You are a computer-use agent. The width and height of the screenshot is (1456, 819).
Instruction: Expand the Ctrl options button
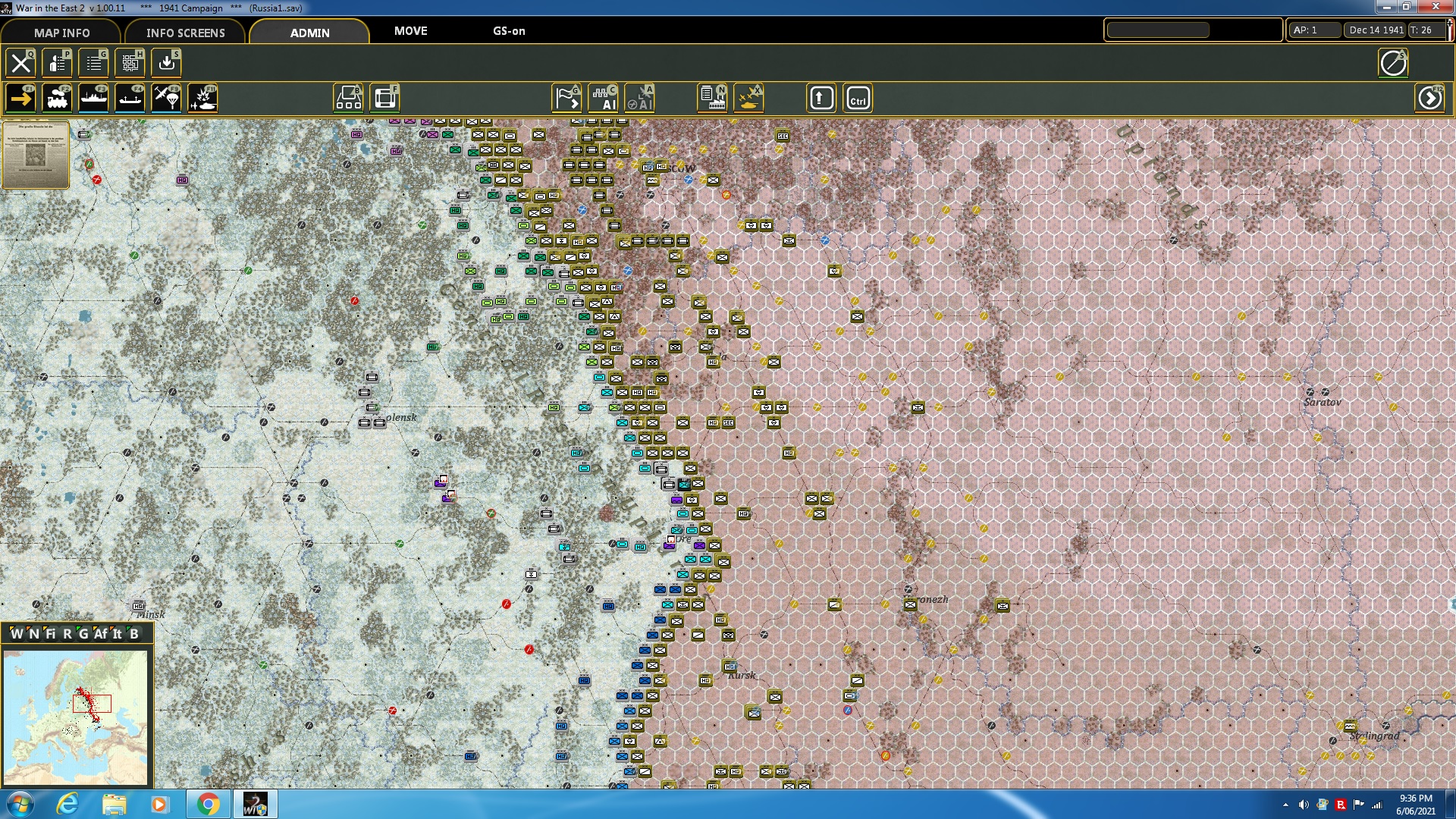point(858,97)
